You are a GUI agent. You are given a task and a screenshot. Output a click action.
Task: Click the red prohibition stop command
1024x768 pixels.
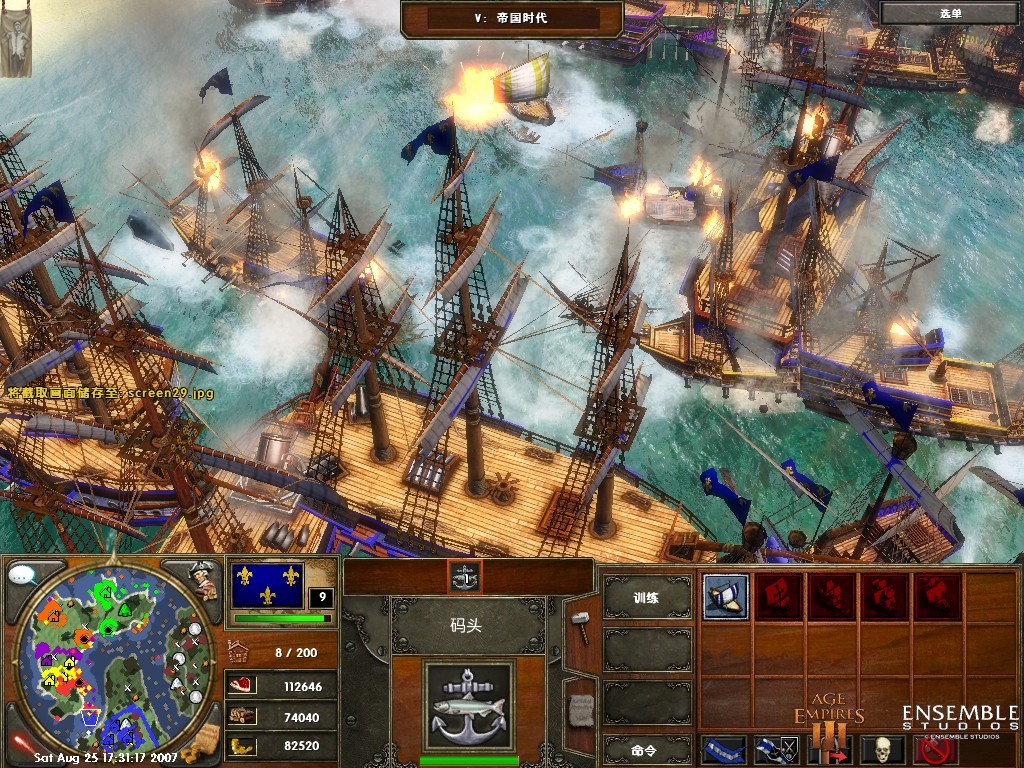click(936, 749)
